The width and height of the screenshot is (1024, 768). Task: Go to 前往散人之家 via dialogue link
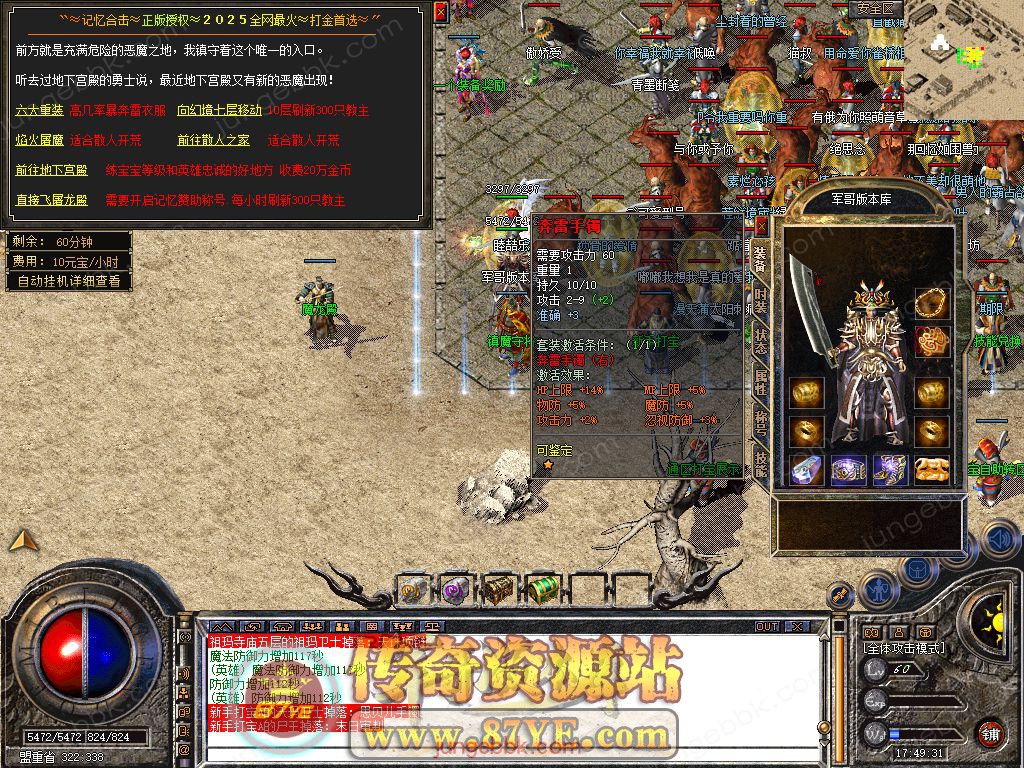214,141
